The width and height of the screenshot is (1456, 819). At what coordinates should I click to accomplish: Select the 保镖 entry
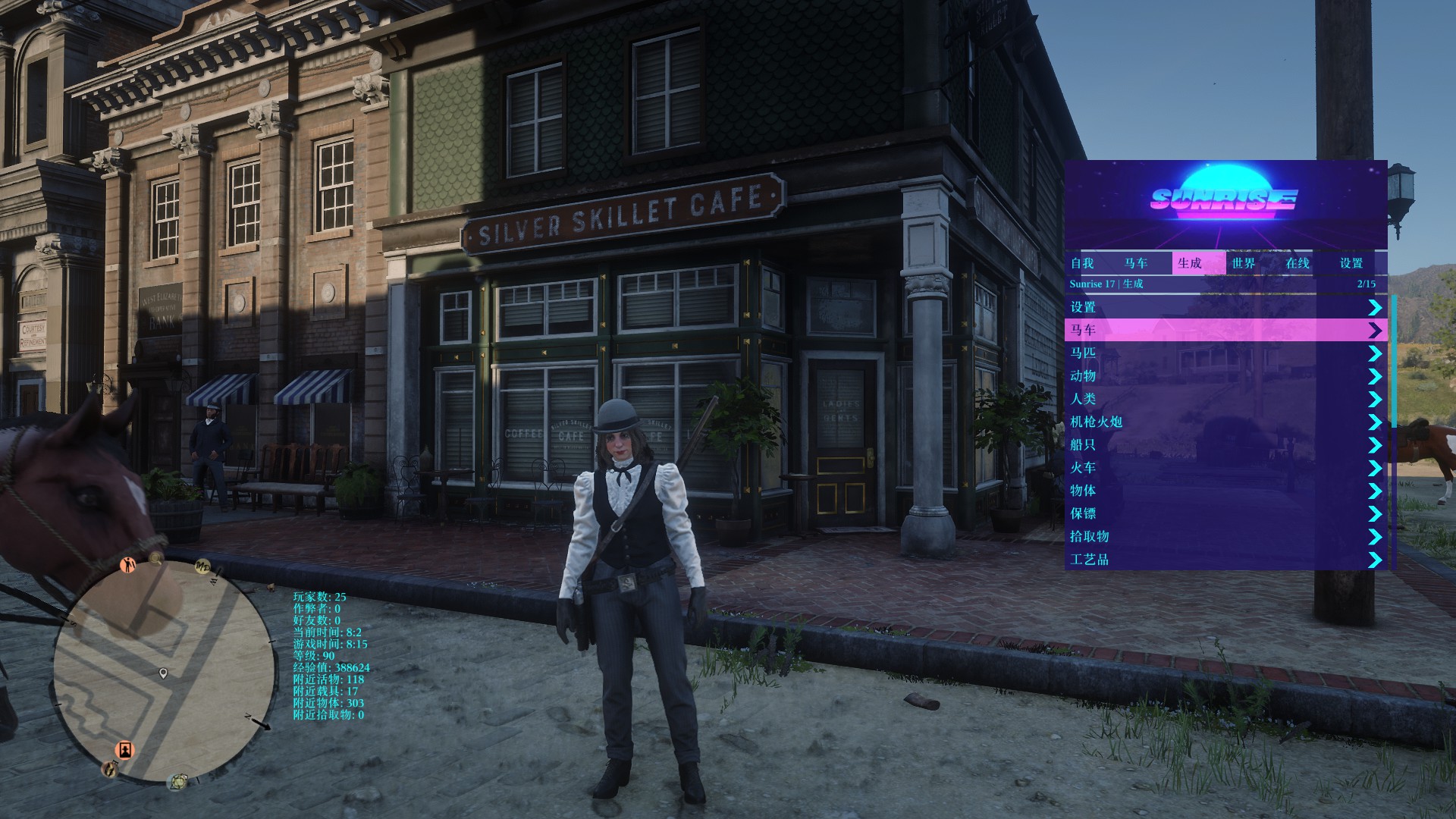point(1225,513)
